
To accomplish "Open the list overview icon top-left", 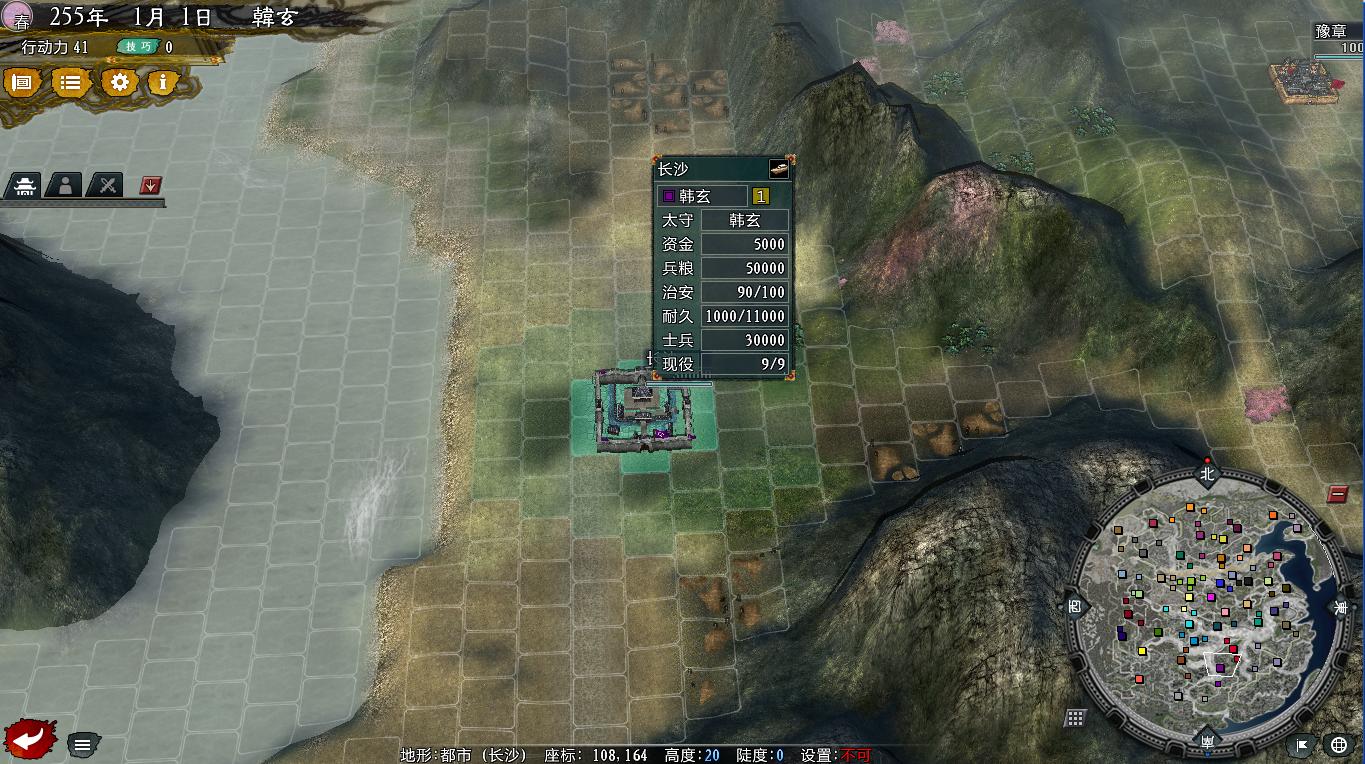I will 69,83.
